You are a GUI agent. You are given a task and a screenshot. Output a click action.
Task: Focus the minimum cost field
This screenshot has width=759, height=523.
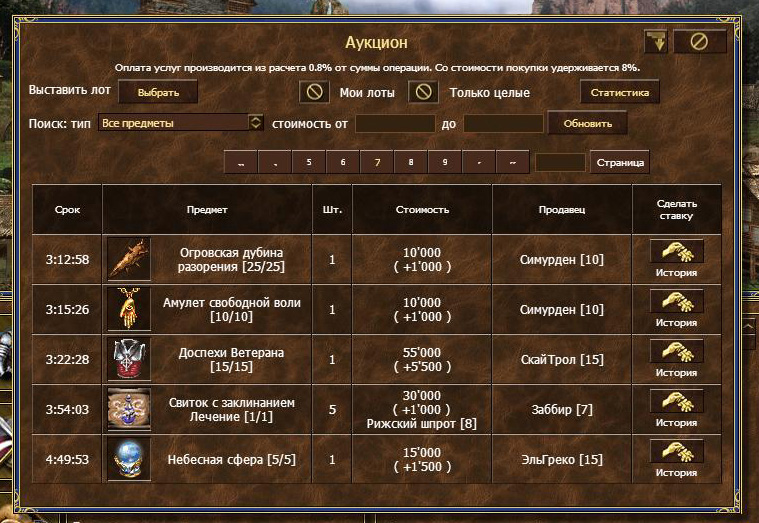(395, 123)
